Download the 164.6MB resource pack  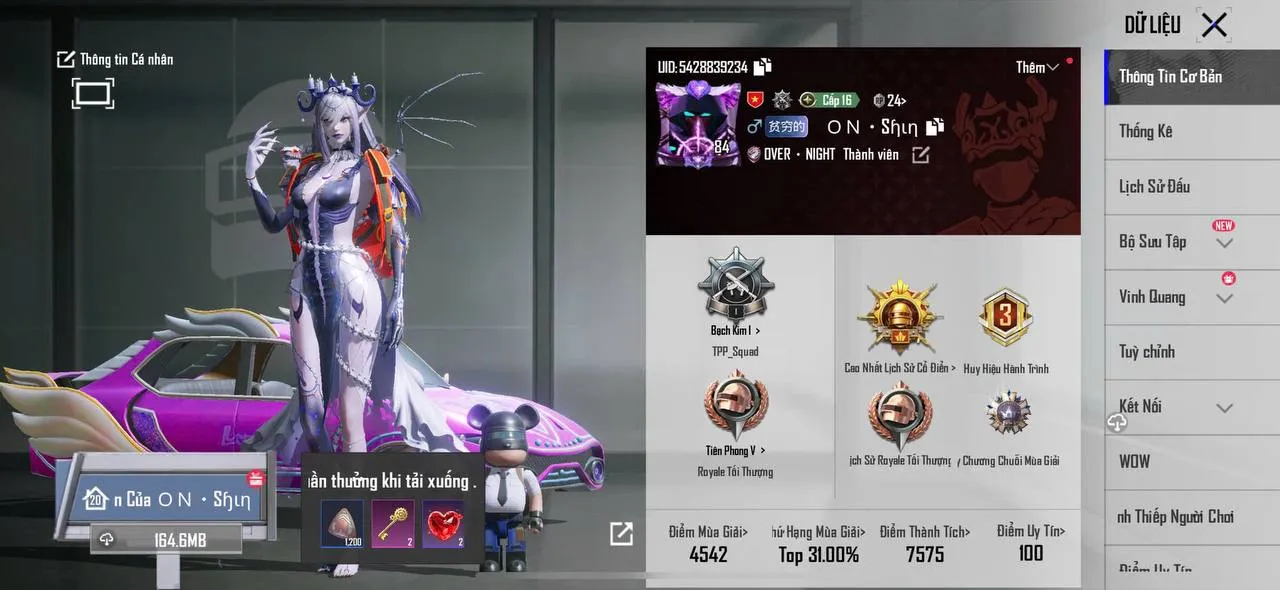pos(166,540)
